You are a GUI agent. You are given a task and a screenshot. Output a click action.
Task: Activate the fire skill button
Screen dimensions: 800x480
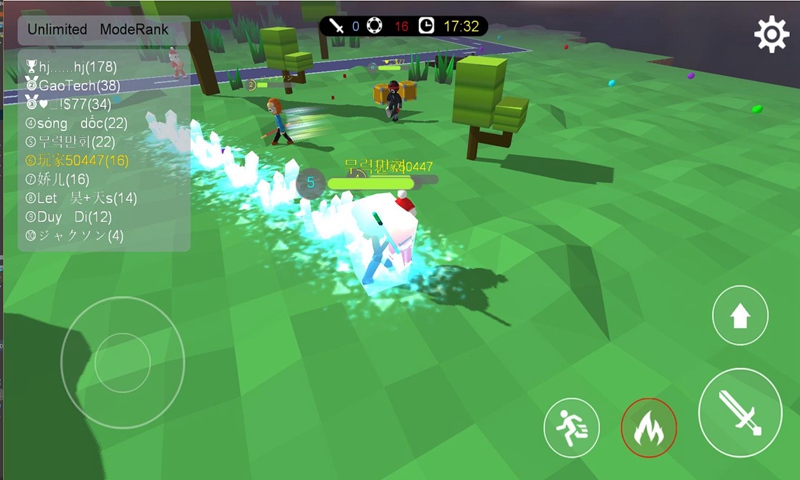point(649,428)
